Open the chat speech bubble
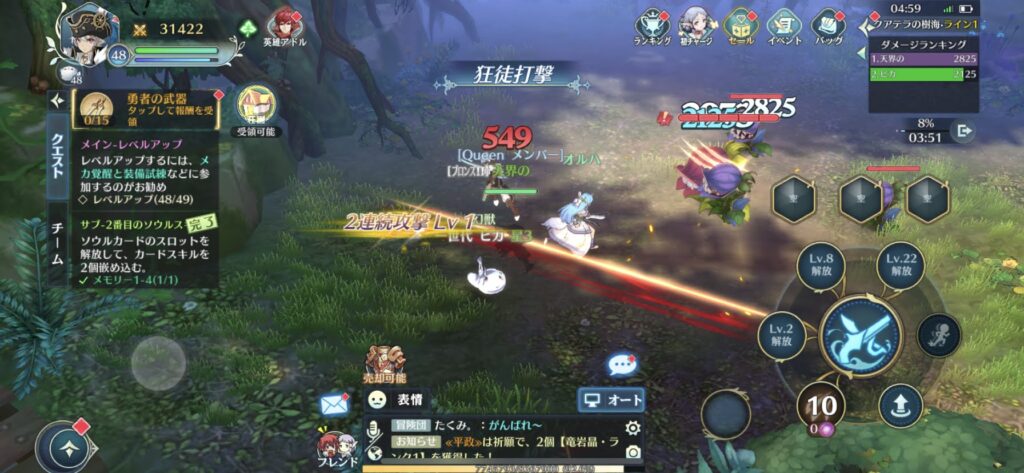Image resolution: width=1024 pixels, height=473 pixels. [x=622, y=365]
